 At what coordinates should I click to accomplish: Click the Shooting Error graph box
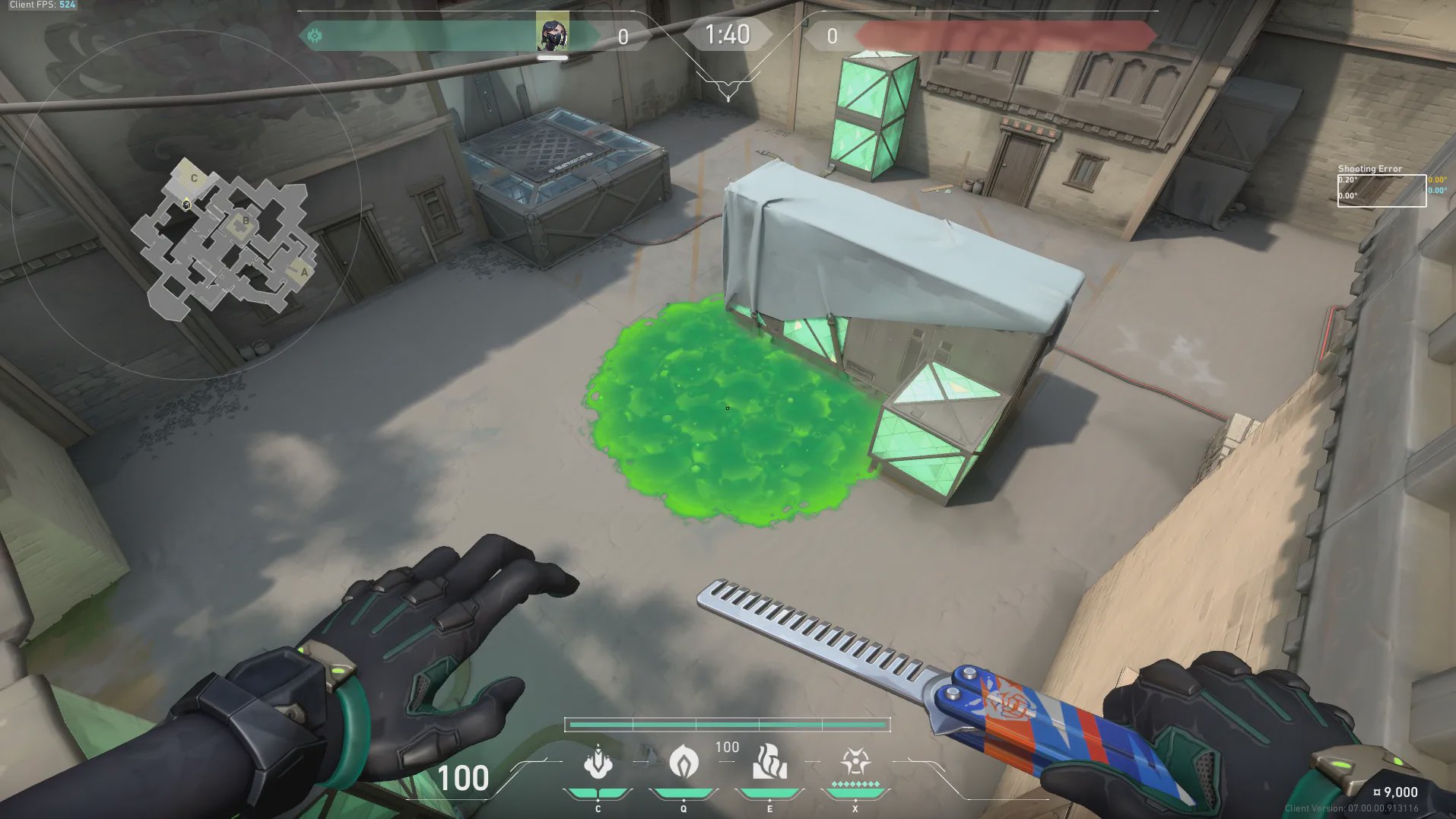click(x=1381, y=190)
